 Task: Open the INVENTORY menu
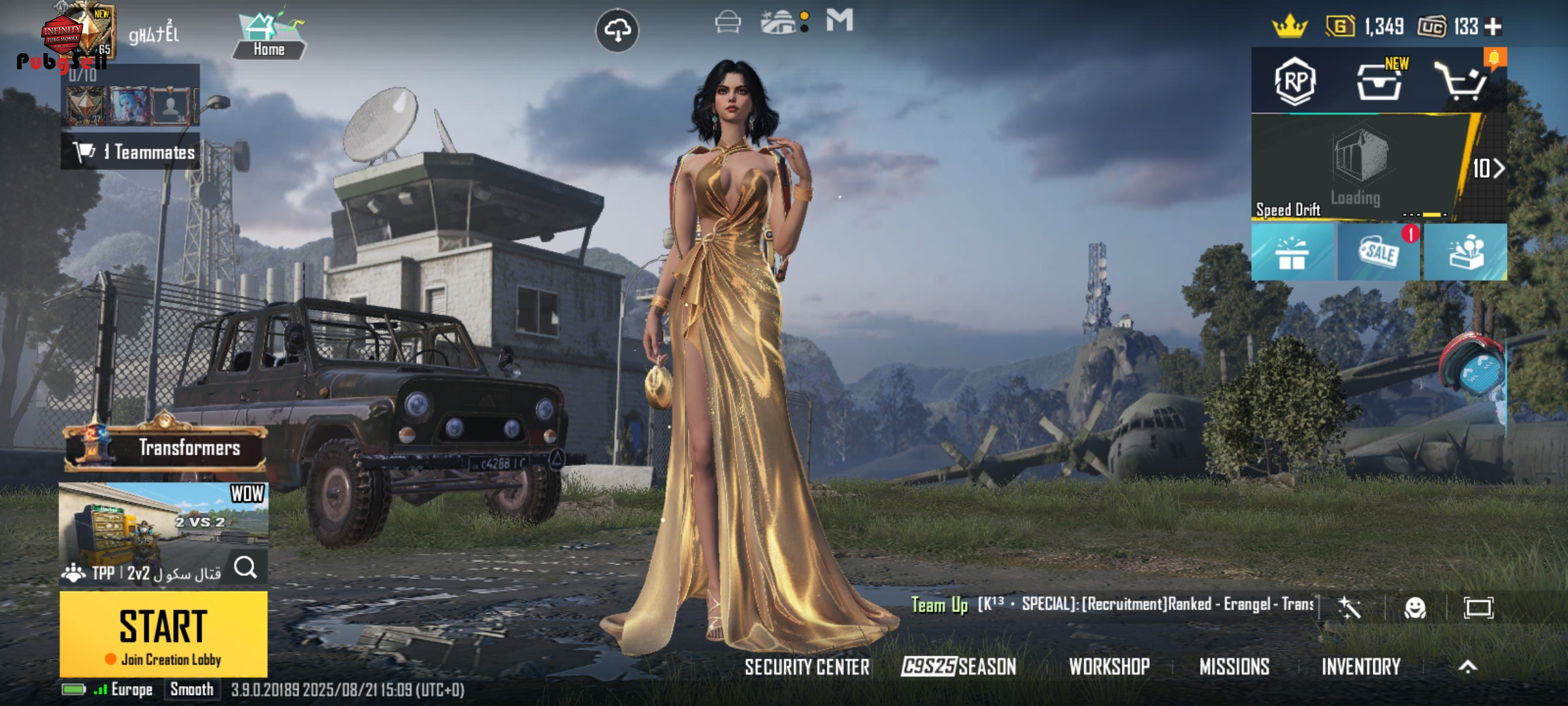(x=1361, y=667)
